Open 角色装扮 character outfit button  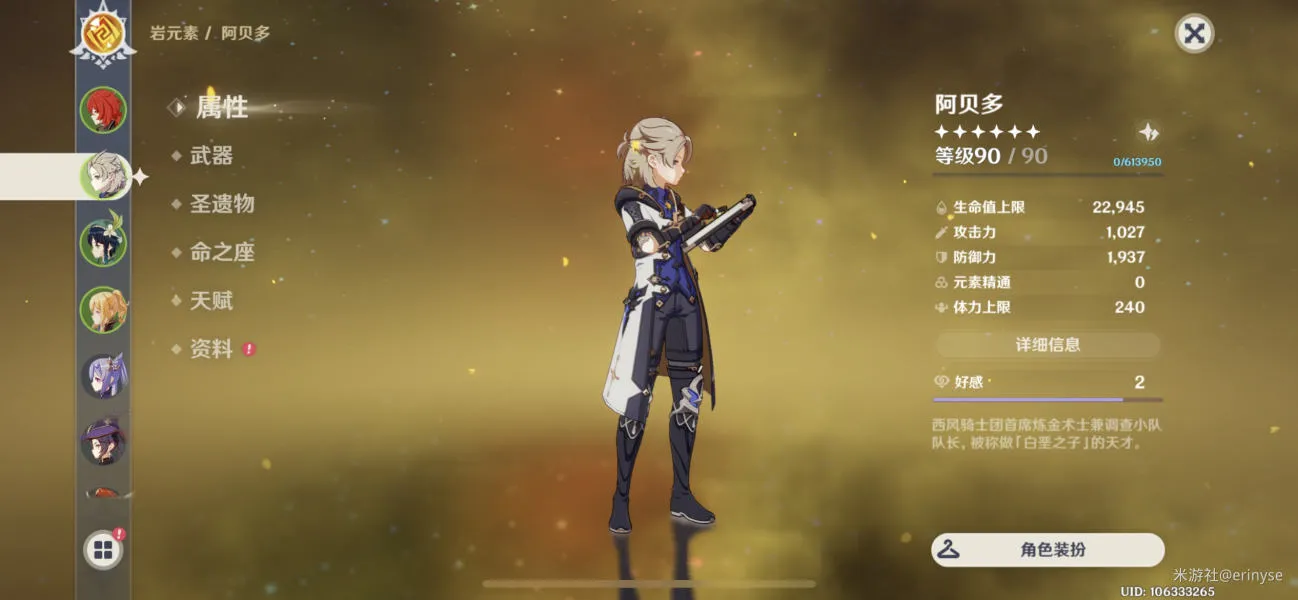point(1048,550)
